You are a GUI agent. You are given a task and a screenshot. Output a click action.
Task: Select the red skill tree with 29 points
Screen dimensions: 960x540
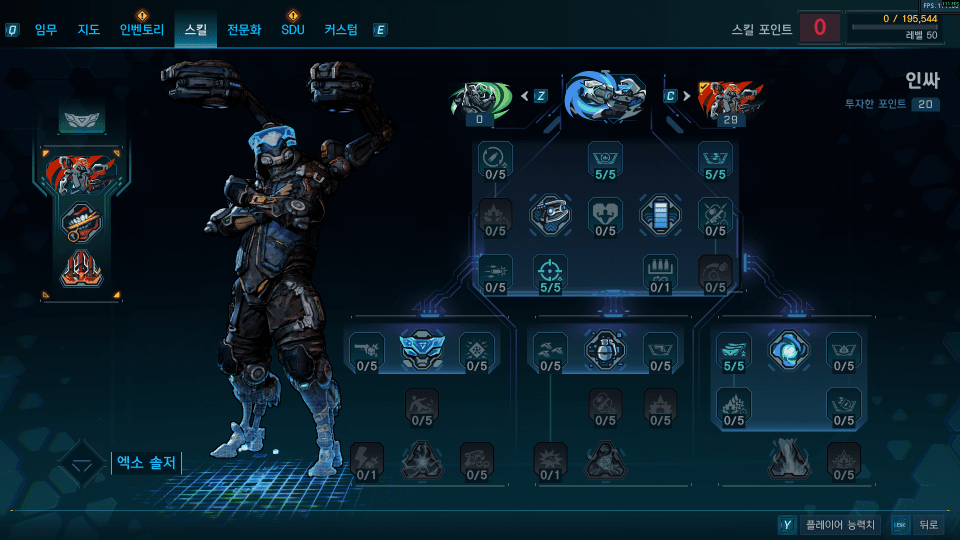(x=729, y=98)
